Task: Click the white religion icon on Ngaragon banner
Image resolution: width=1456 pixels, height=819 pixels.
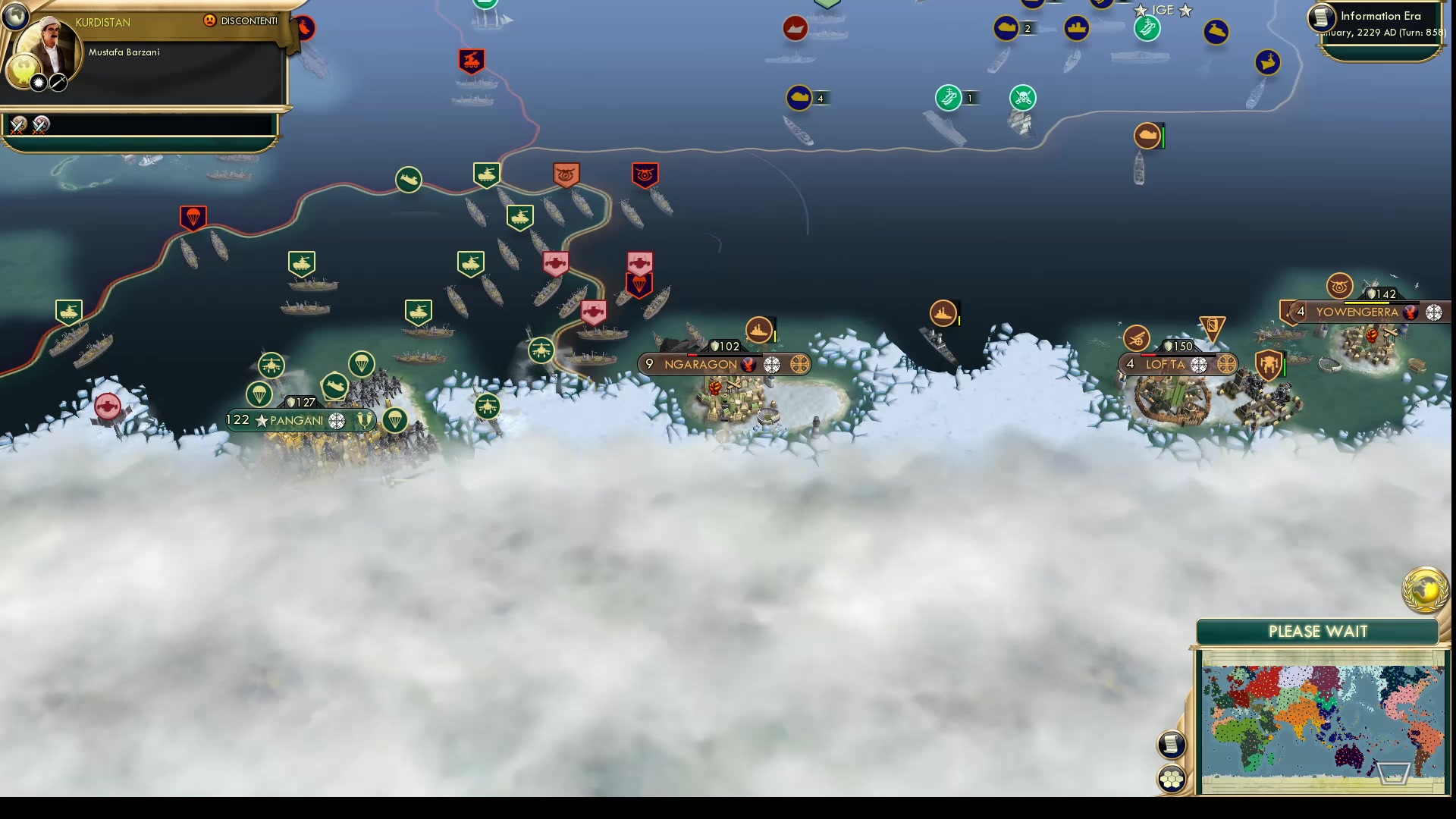Action: [x=773, y=365]
